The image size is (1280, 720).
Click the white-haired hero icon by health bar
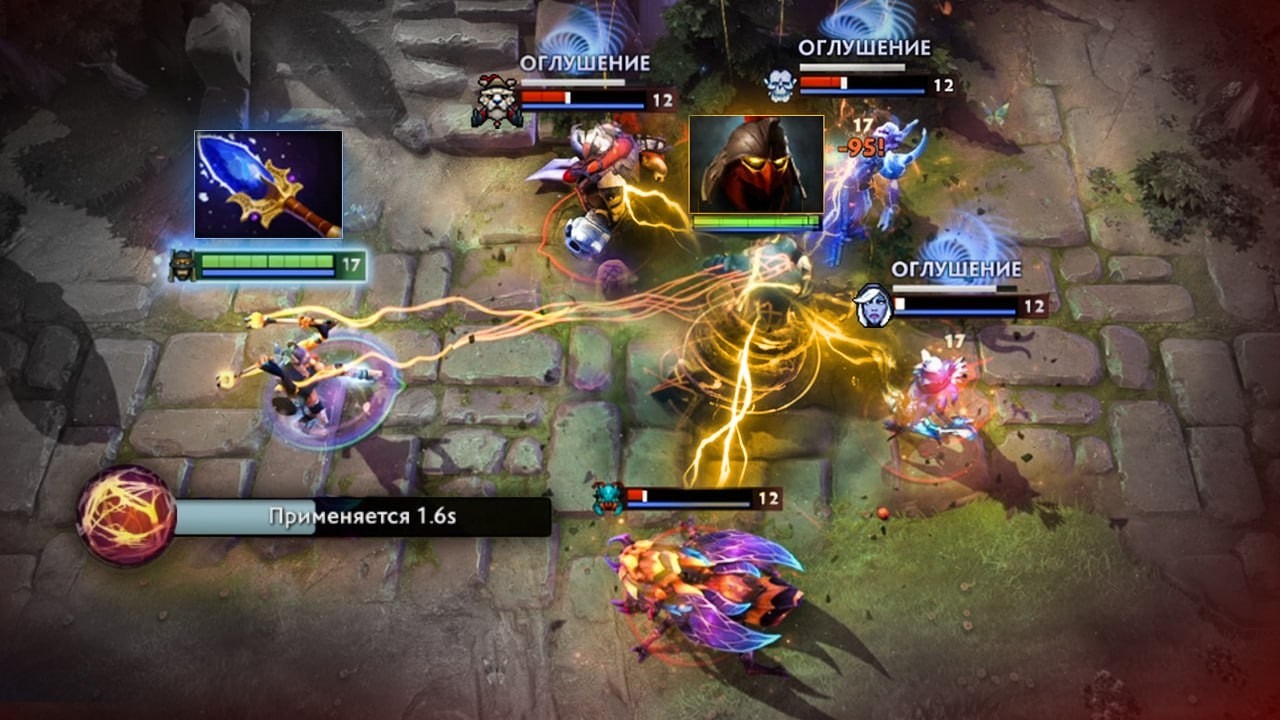(x=873, y=305)
